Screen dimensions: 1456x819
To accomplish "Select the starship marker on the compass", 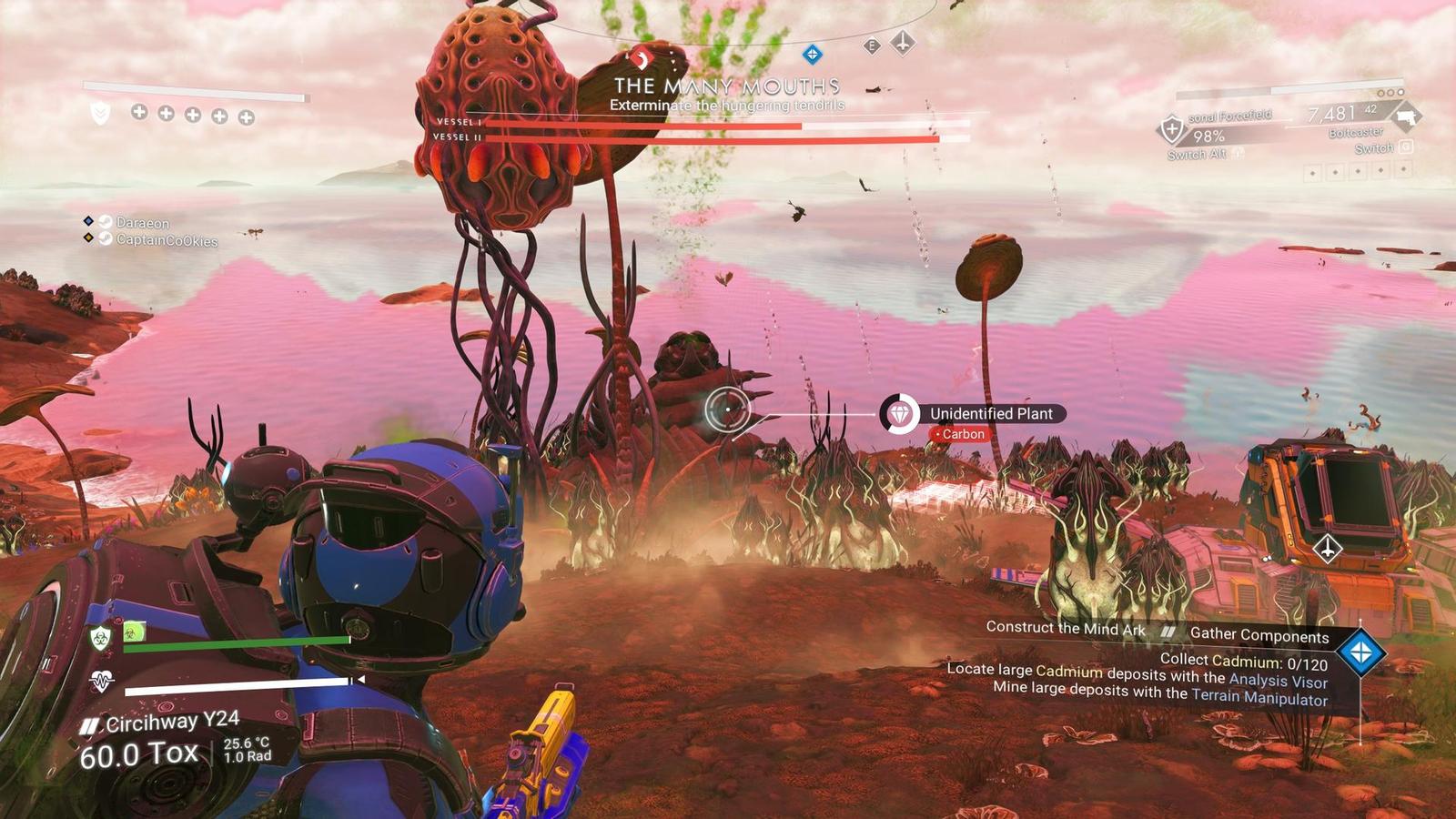I will point(903,43).
